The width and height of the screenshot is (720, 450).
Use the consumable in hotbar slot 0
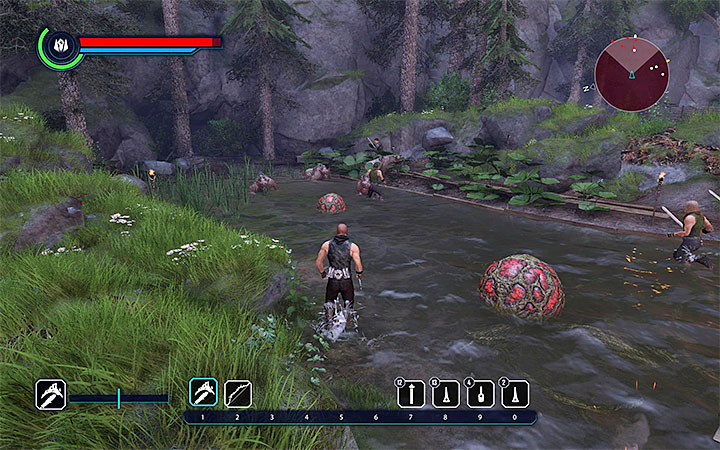click(515, 394)
